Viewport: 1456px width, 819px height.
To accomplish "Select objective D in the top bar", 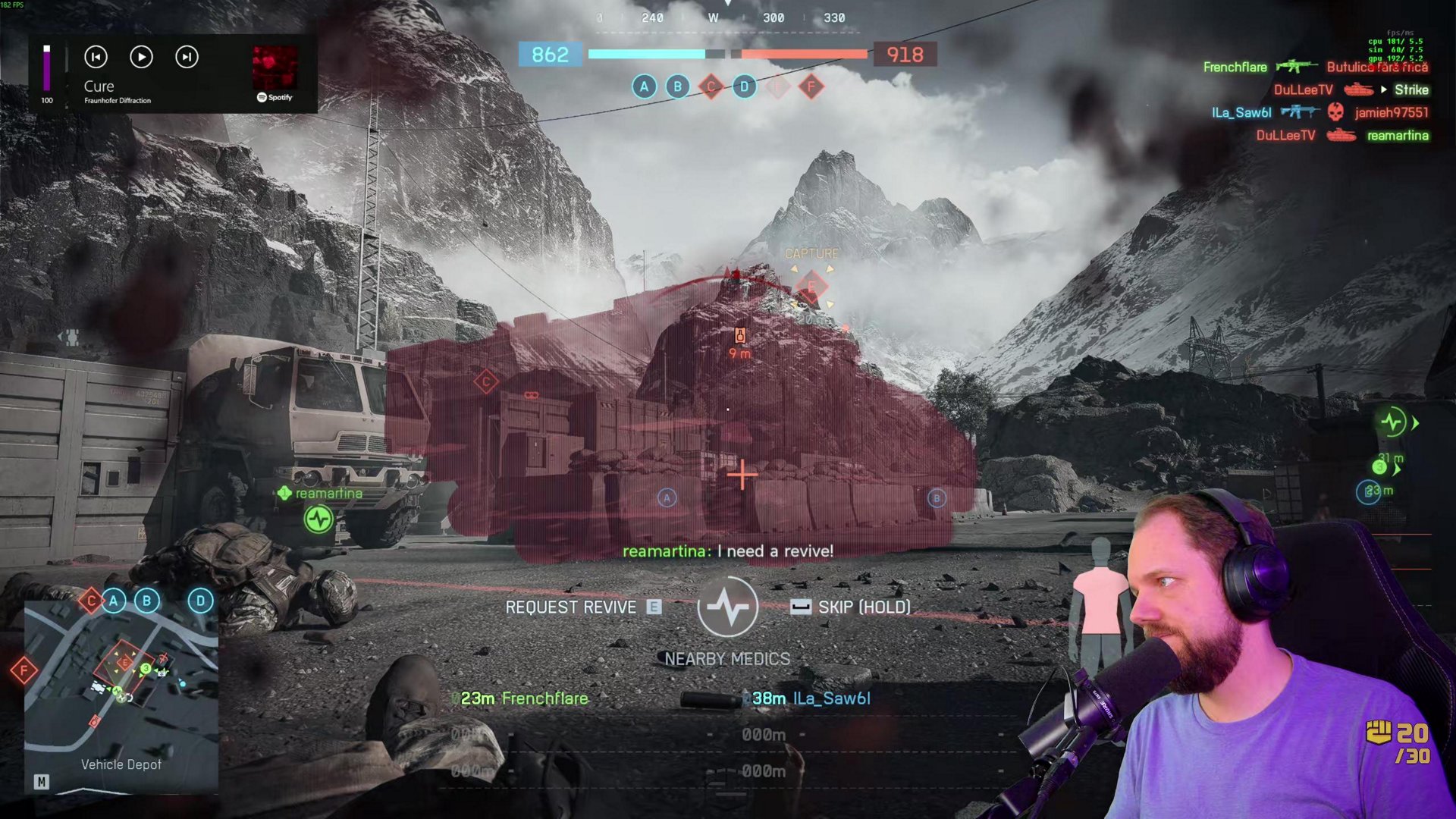I will pyautogui.click(x=744, y=86).
